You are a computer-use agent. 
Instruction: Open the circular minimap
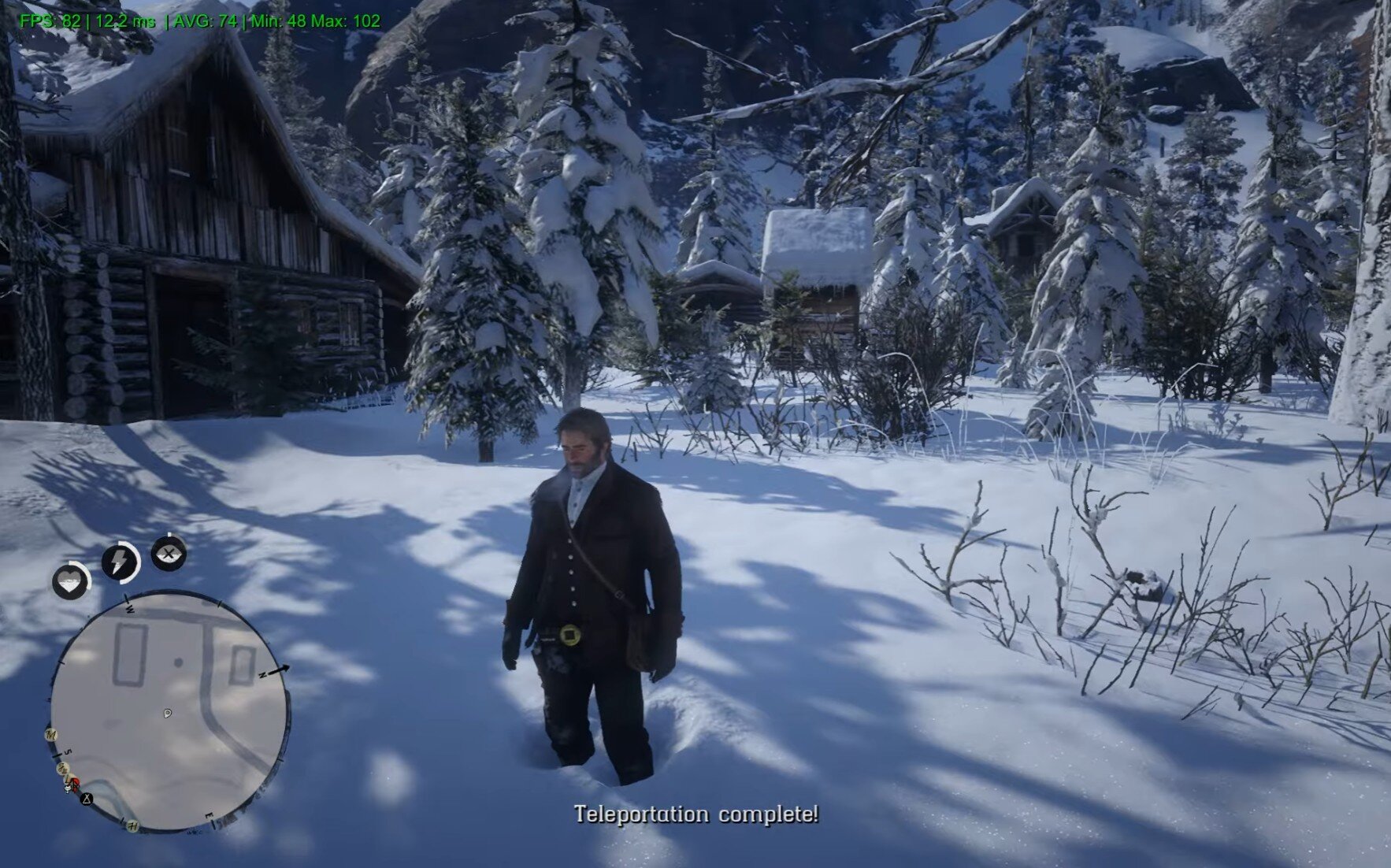click(169, 713)
